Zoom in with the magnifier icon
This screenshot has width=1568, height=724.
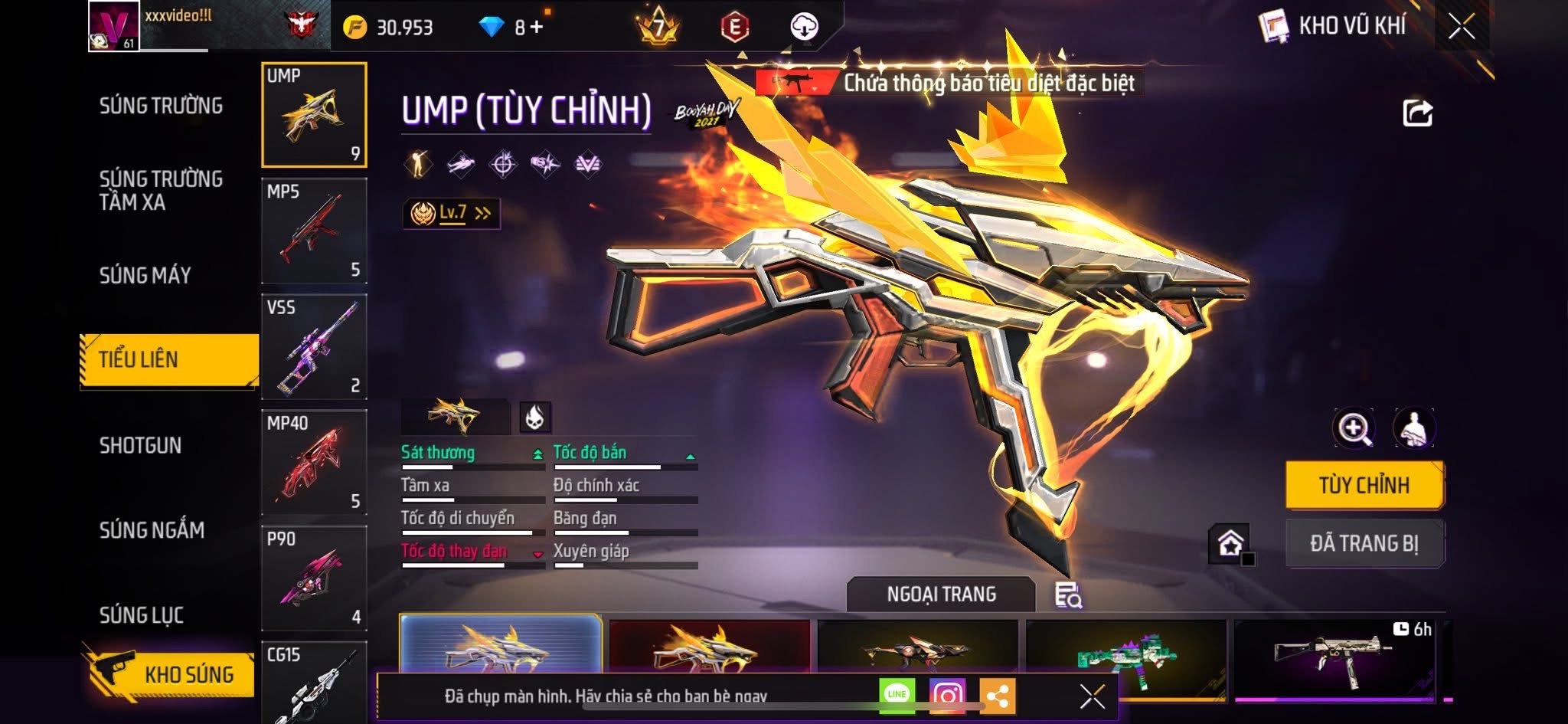[1354, 428]
